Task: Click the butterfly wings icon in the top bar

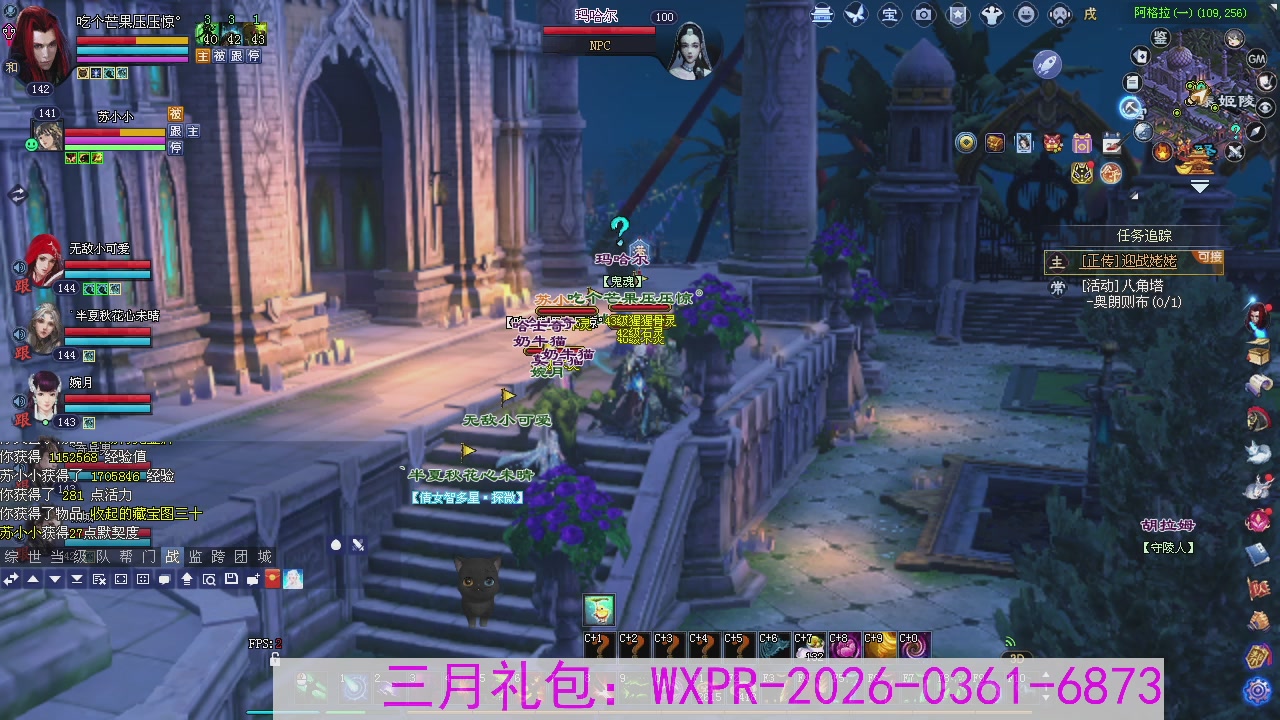Action: 856,14
